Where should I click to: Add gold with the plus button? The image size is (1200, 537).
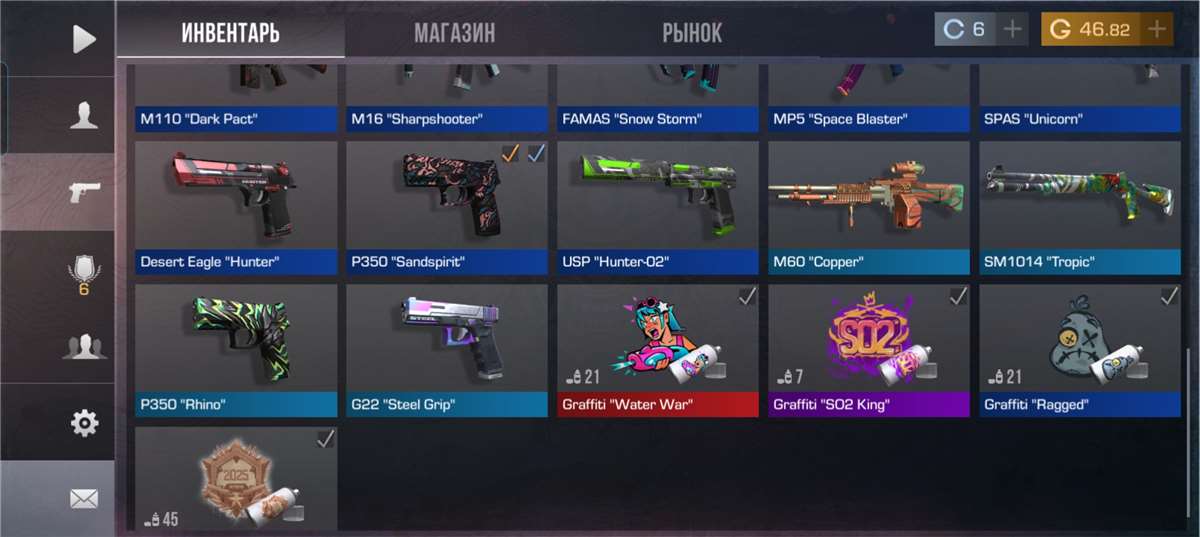pos(1158,30)
